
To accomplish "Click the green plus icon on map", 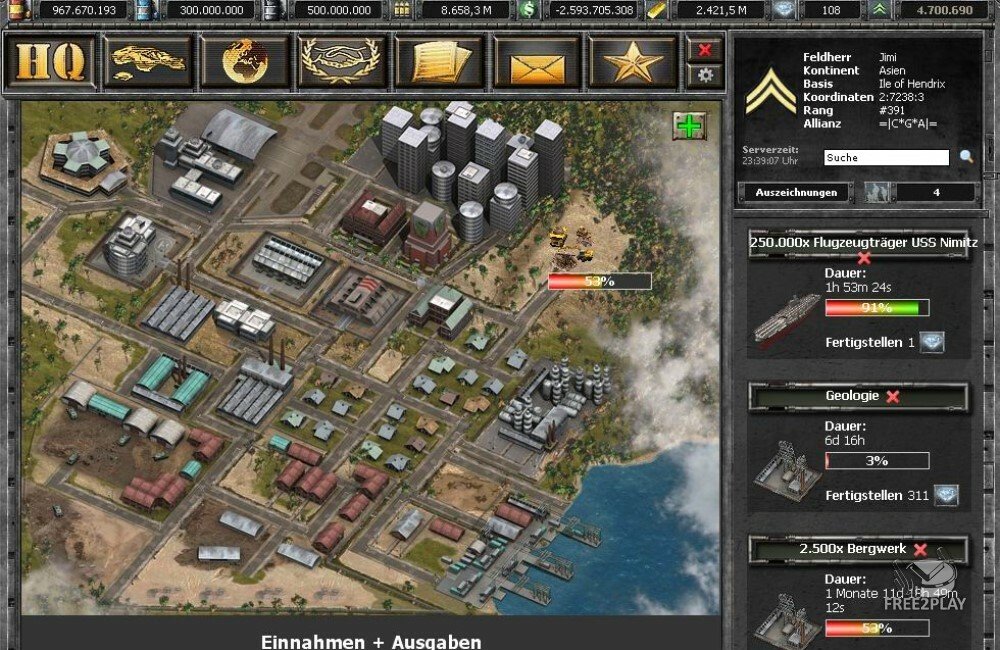I will click(688, 126).
